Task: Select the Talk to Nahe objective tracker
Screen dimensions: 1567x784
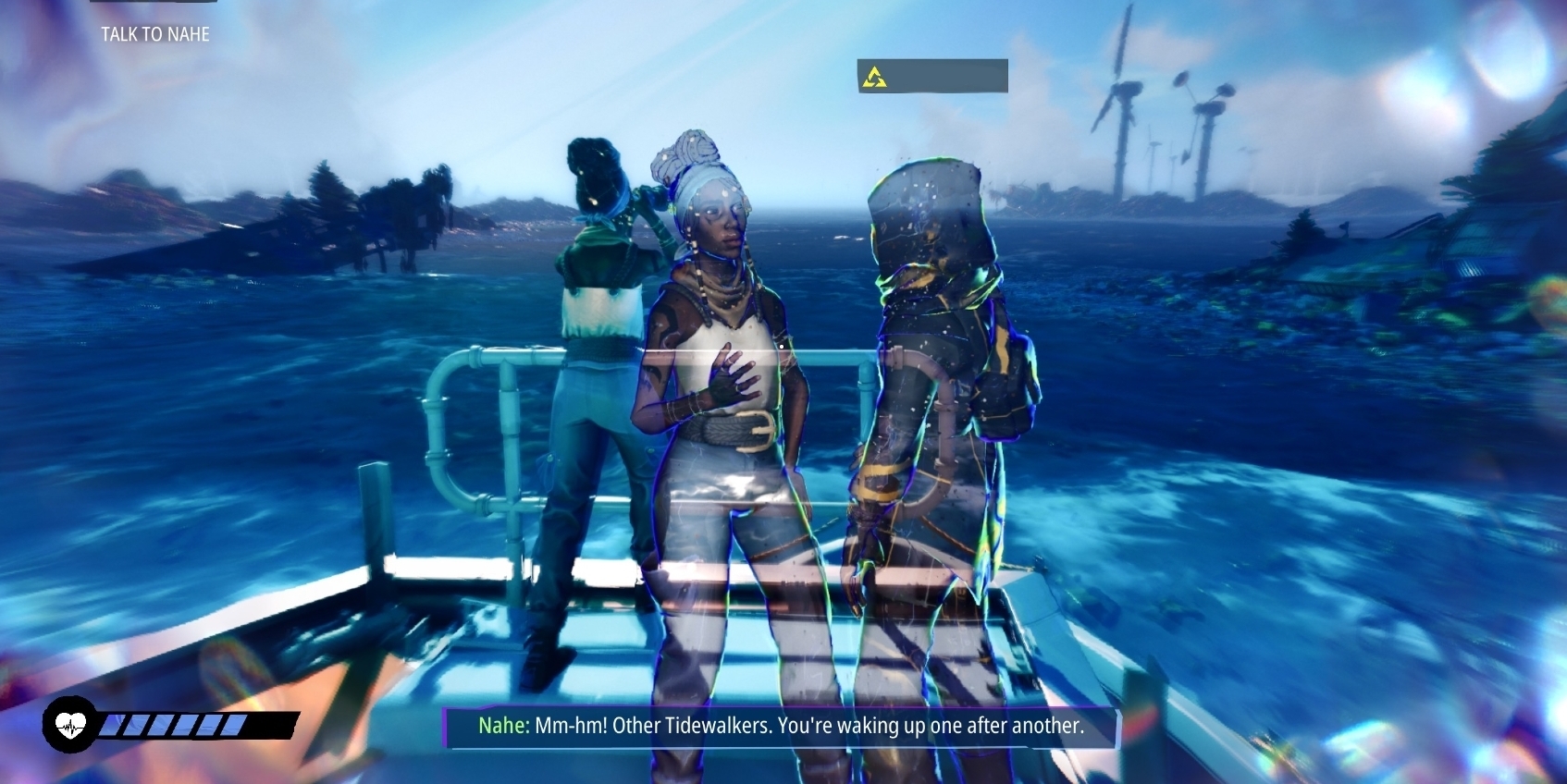Action: 155,34
